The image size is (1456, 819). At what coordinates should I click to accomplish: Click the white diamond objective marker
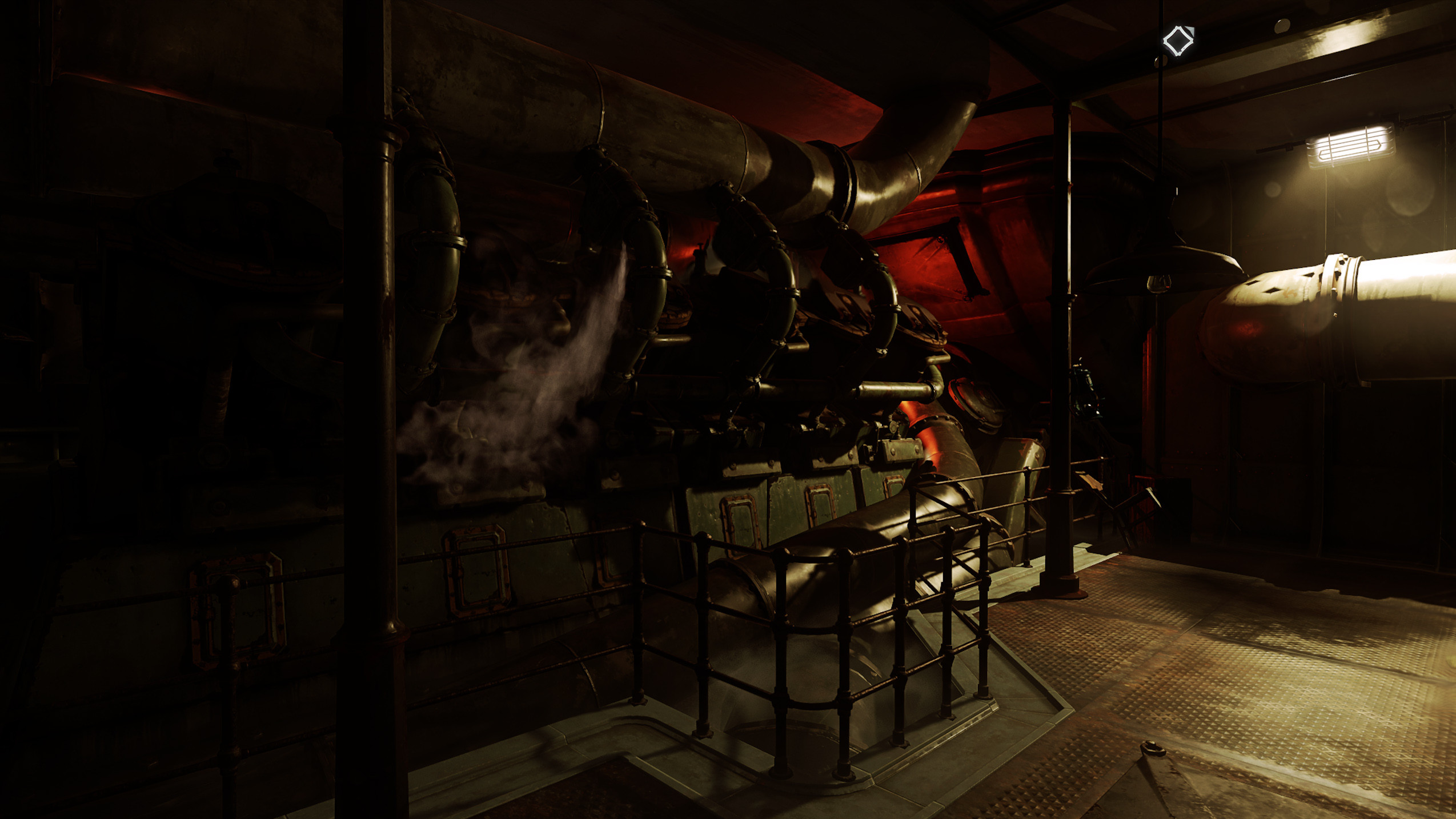tap(1178, 41)
